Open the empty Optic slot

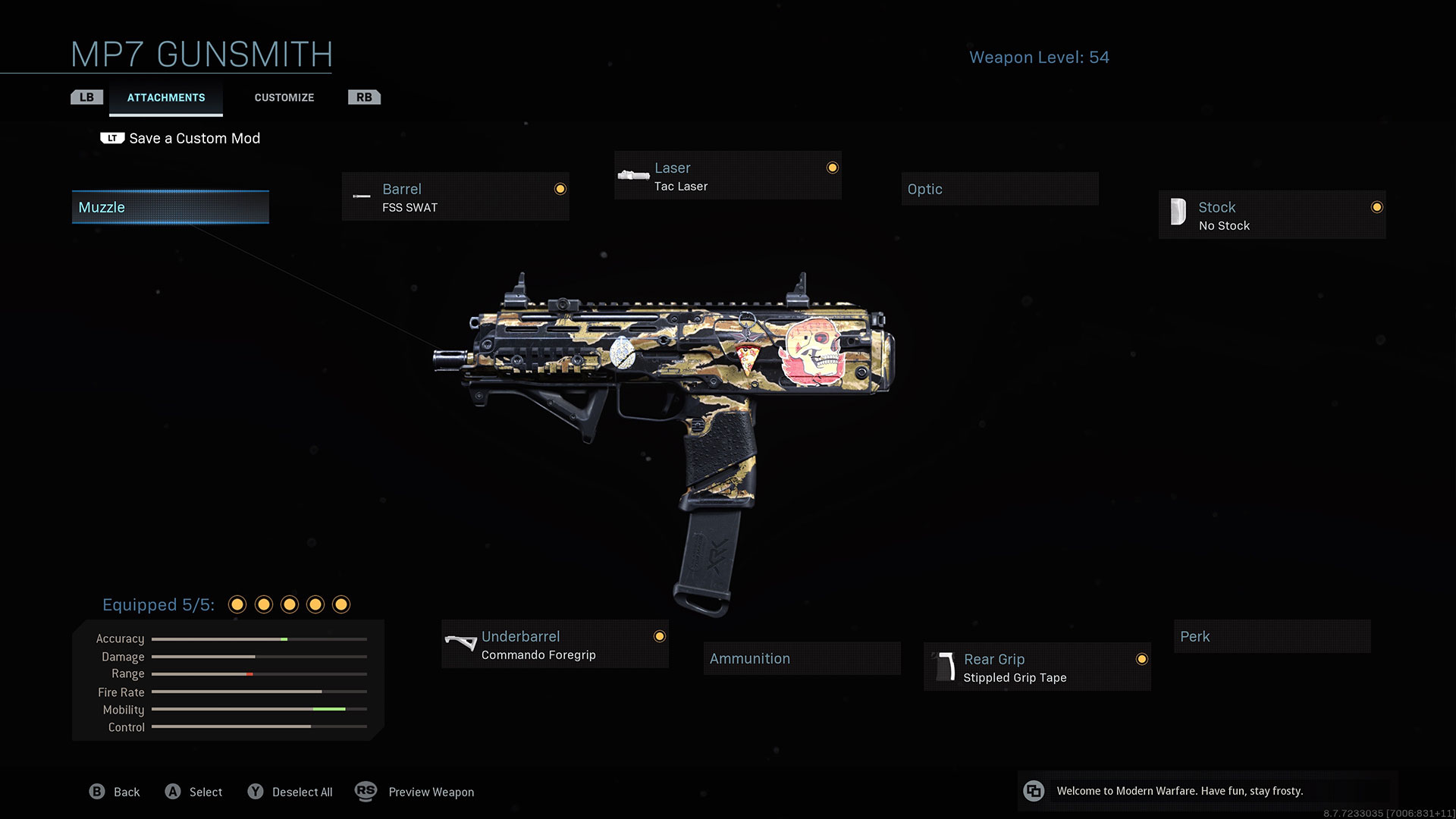(x=999, y=189)
